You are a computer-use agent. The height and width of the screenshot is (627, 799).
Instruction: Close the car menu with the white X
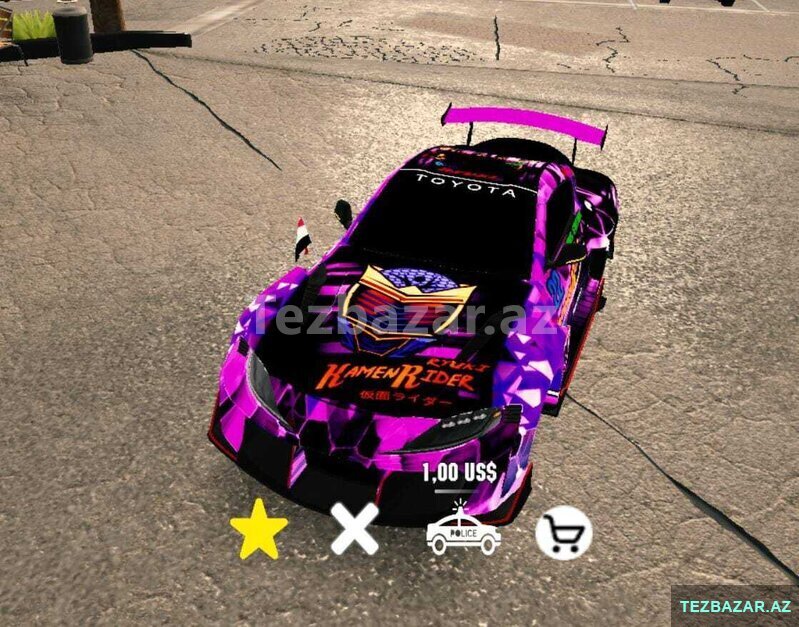[x=355, y=530]
